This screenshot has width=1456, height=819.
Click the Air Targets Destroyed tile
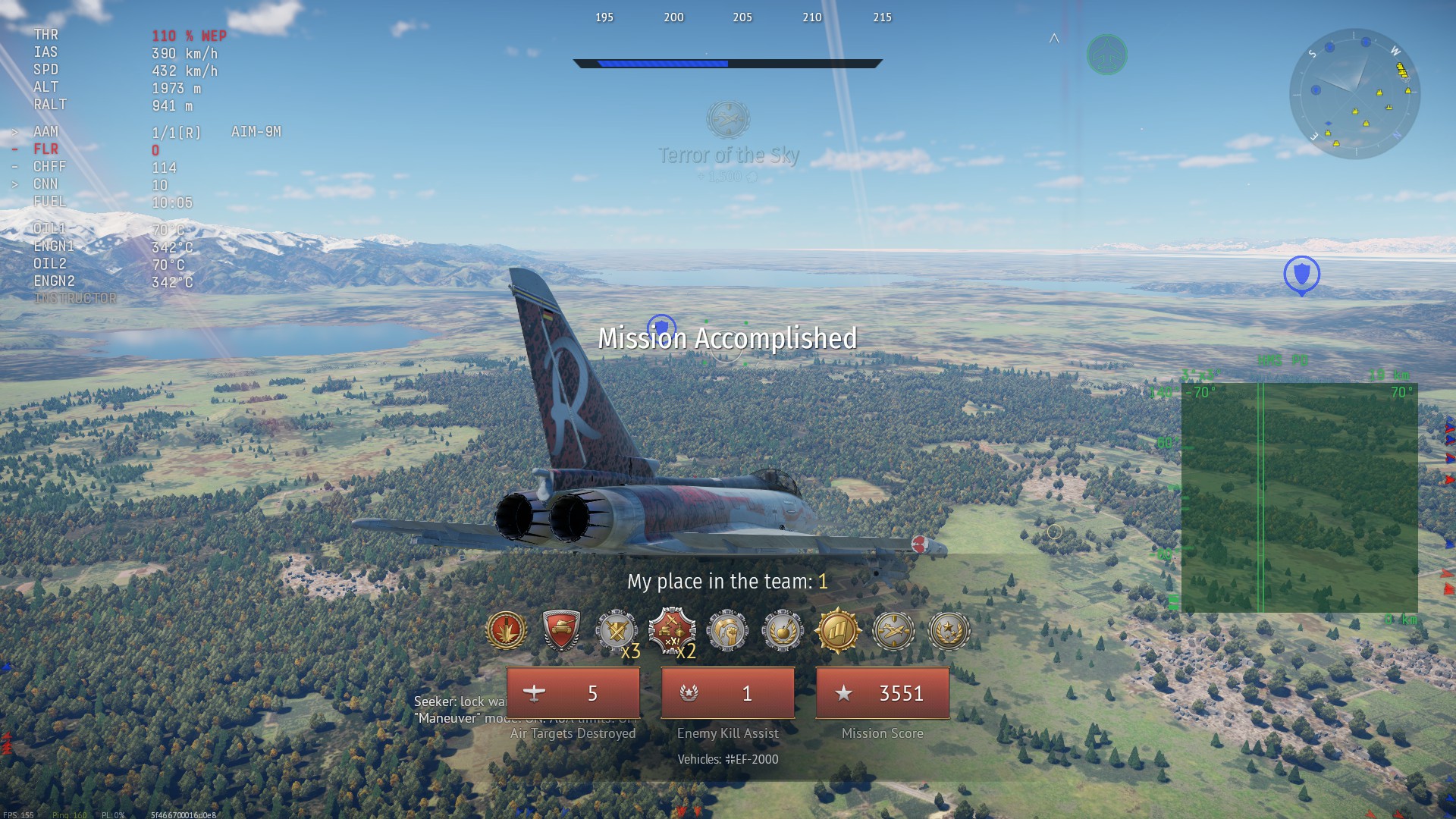[573, 693]
